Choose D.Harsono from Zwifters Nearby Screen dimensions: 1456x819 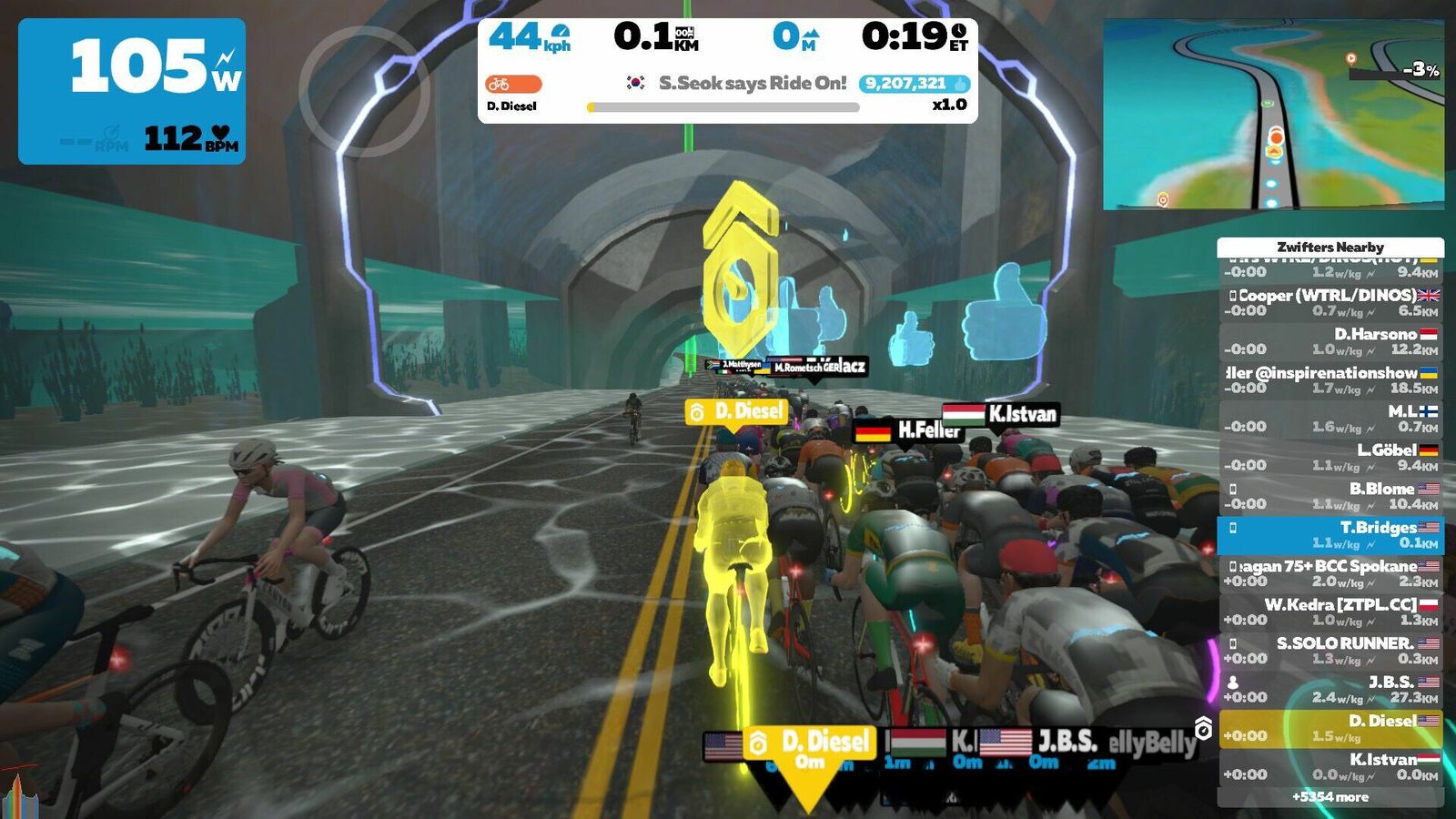(x=1330, y=341)
